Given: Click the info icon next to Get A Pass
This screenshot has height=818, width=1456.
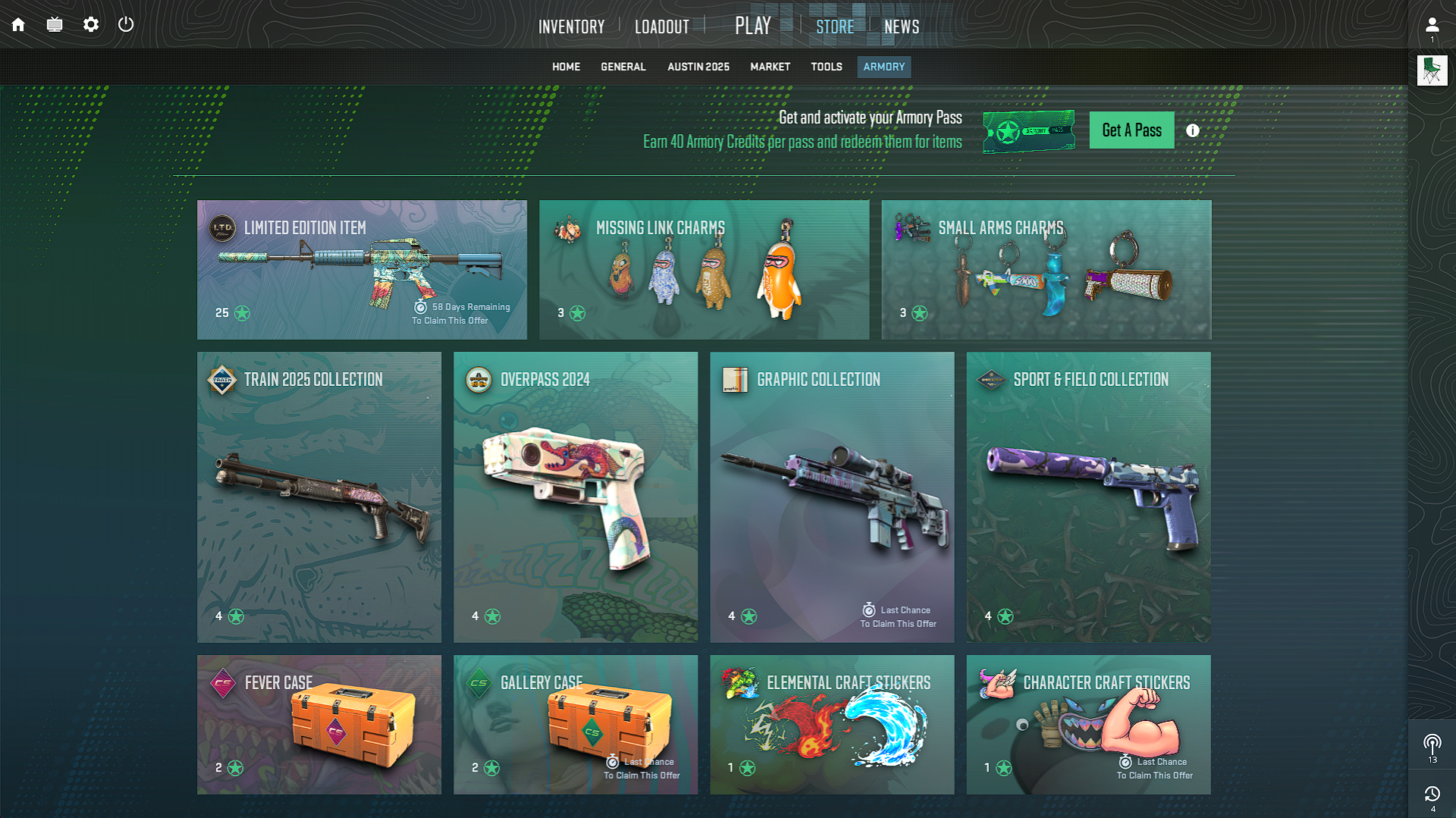Looking at the screenshot, I should pos(1191,130).
